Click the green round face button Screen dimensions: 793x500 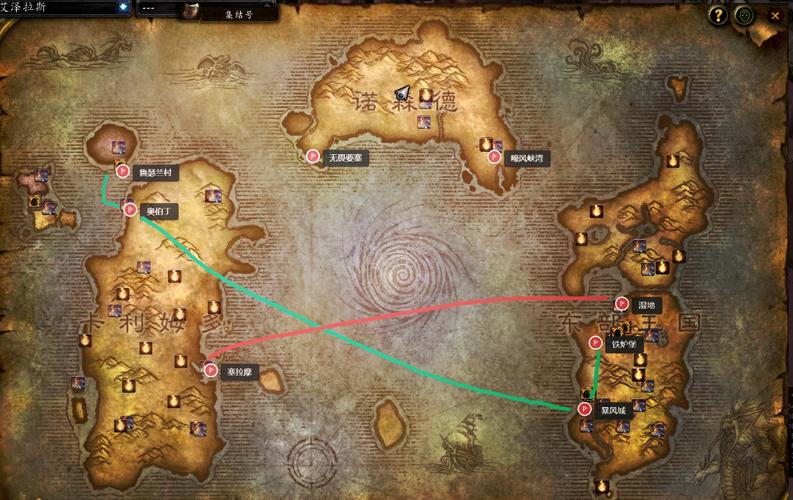point(743,15)
